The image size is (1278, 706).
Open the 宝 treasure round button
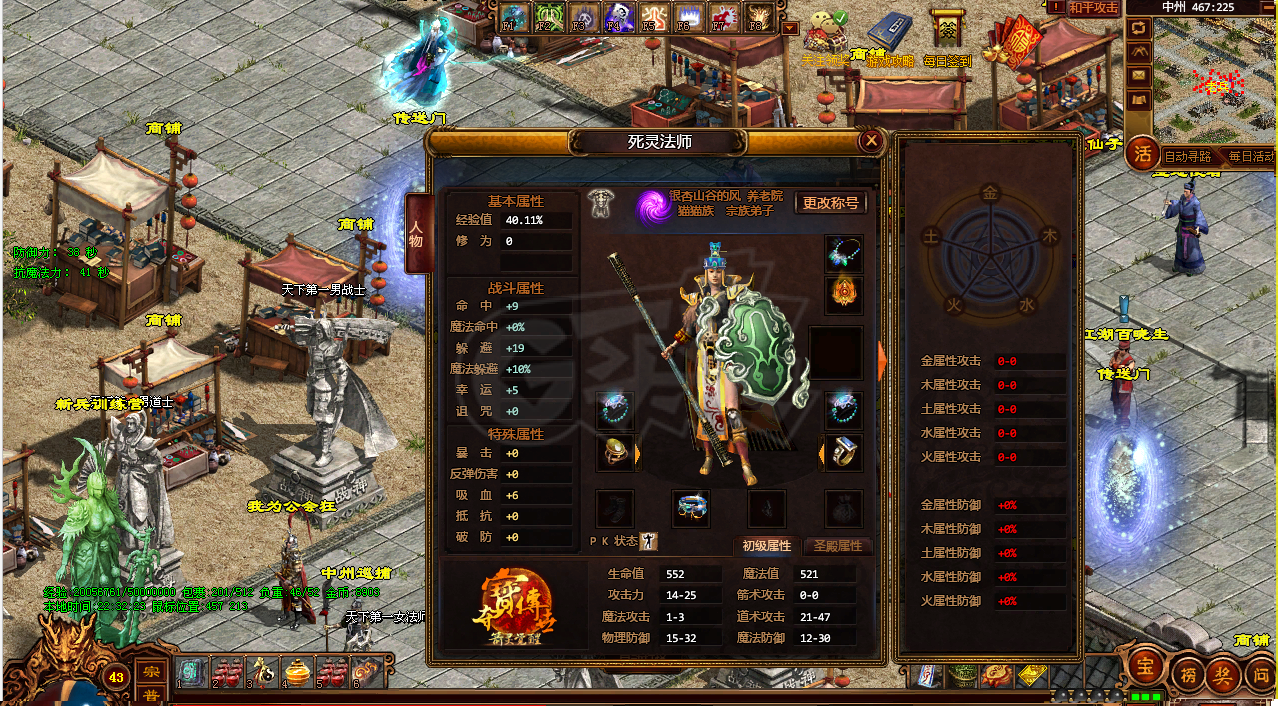click(x=1147, y=666)
